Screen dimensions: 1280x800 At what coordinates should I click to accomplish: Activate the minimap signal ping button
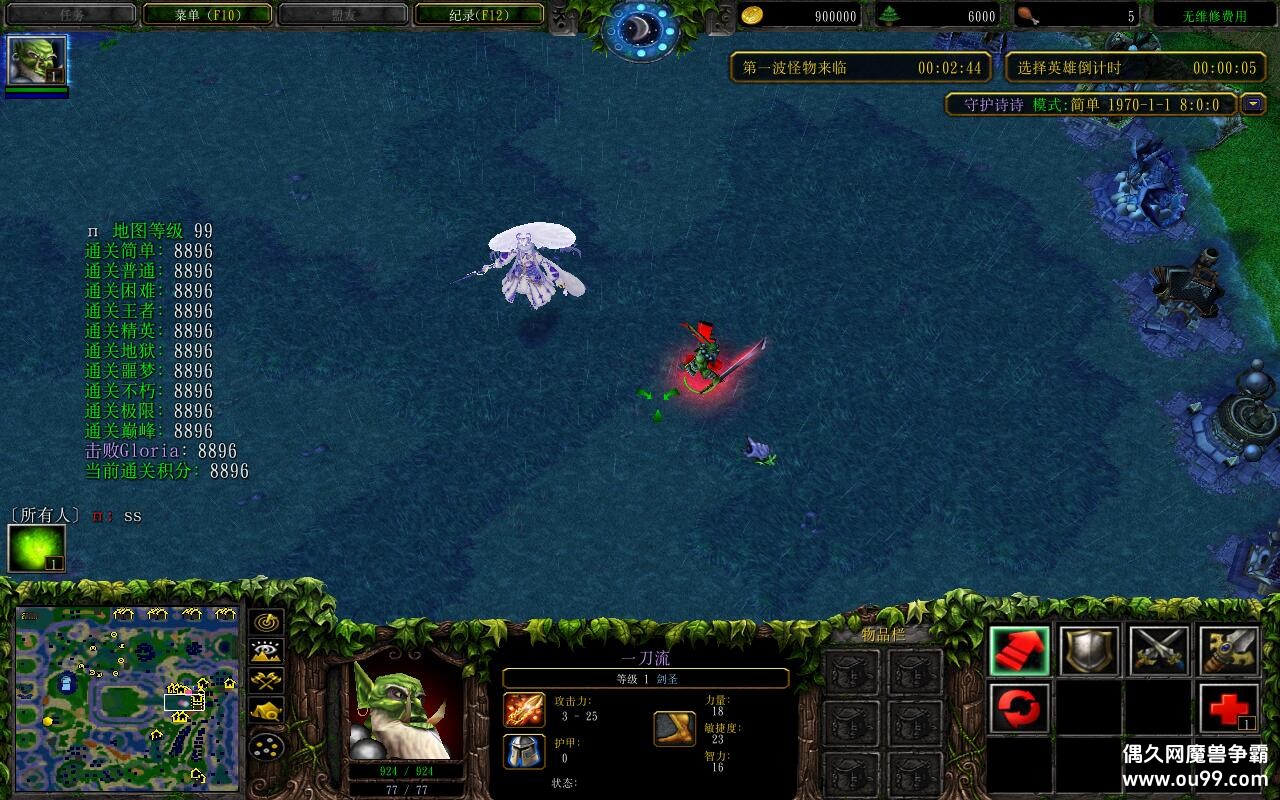tap(267, 622)
